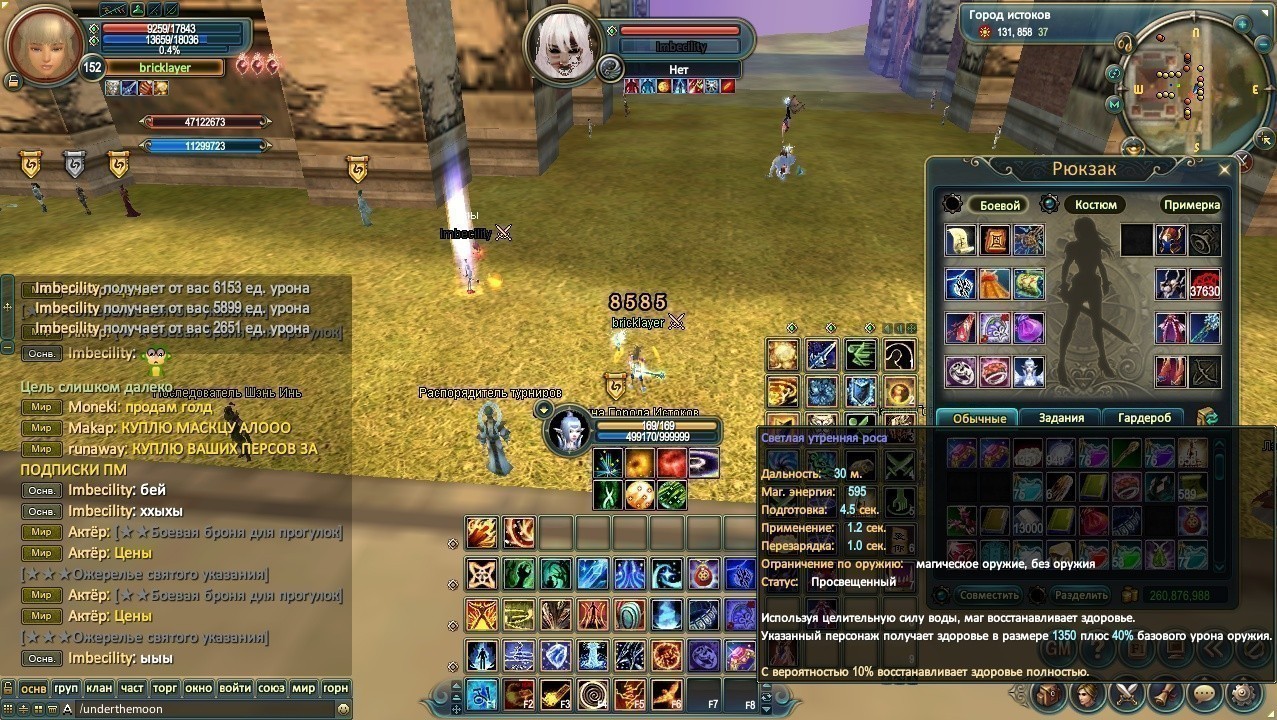1277x720 pixels.
Task: Activate the spiral skill on F4
Action: [593, 693]
